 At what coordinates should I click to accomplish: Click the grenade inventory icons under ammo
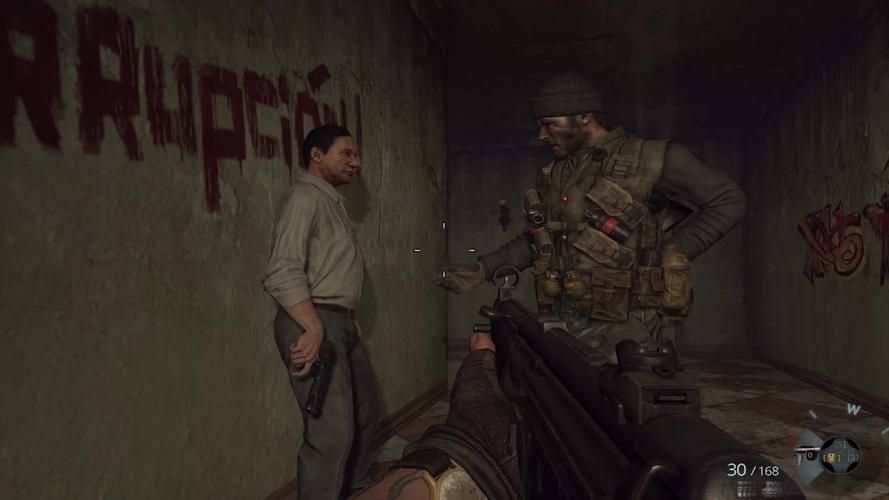point(756,489)
